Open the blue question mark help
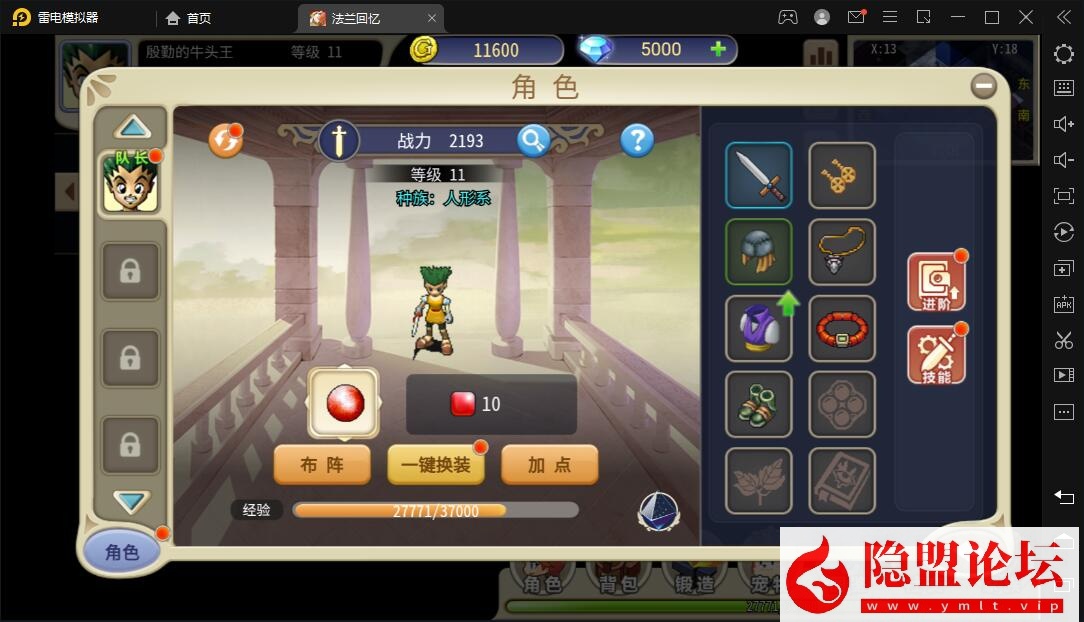This screenshot has height=622, width=1084. 637,141
